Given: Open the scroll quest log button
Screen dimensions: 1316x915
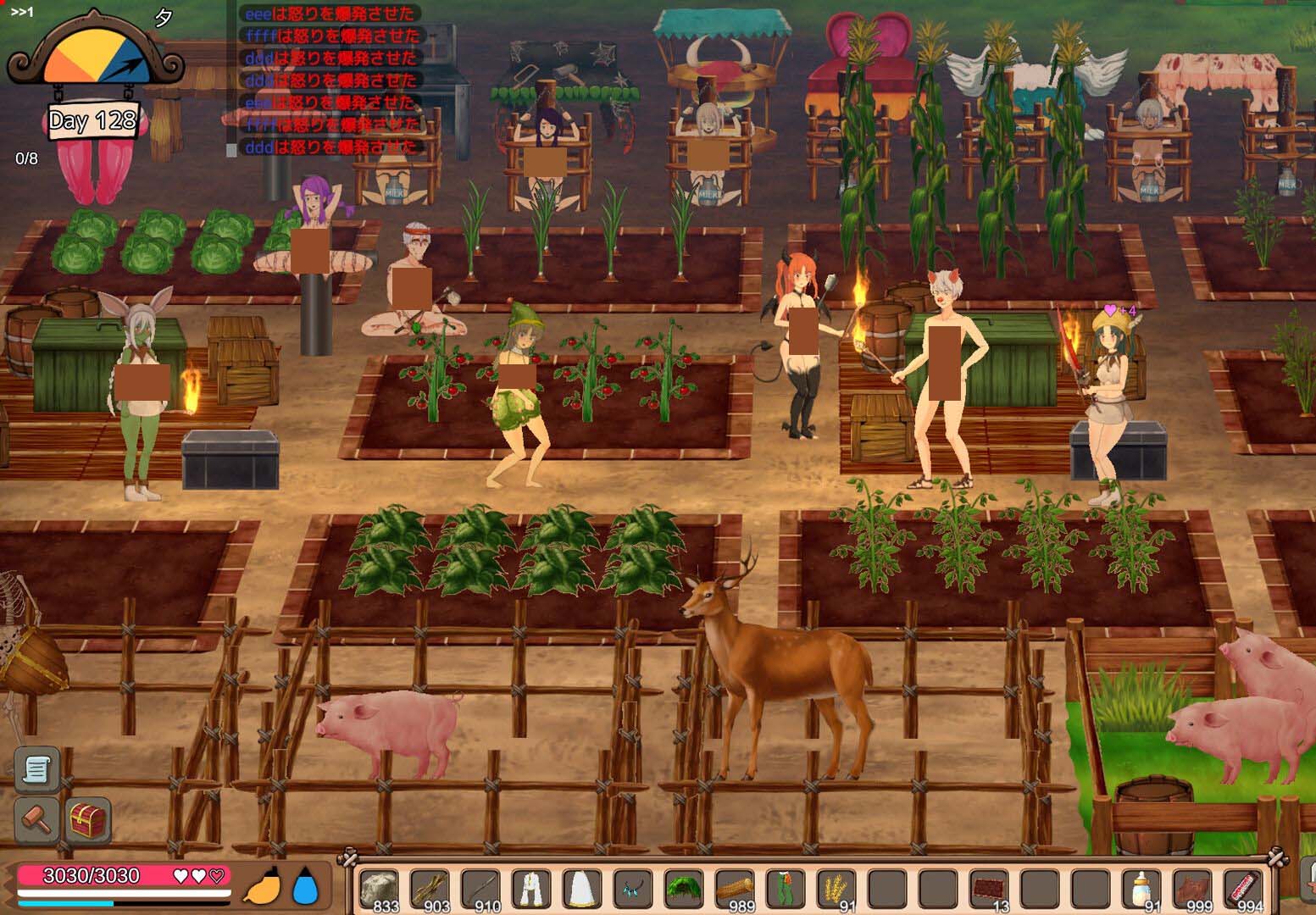Looking at the screenshot, I should (36, 769).
